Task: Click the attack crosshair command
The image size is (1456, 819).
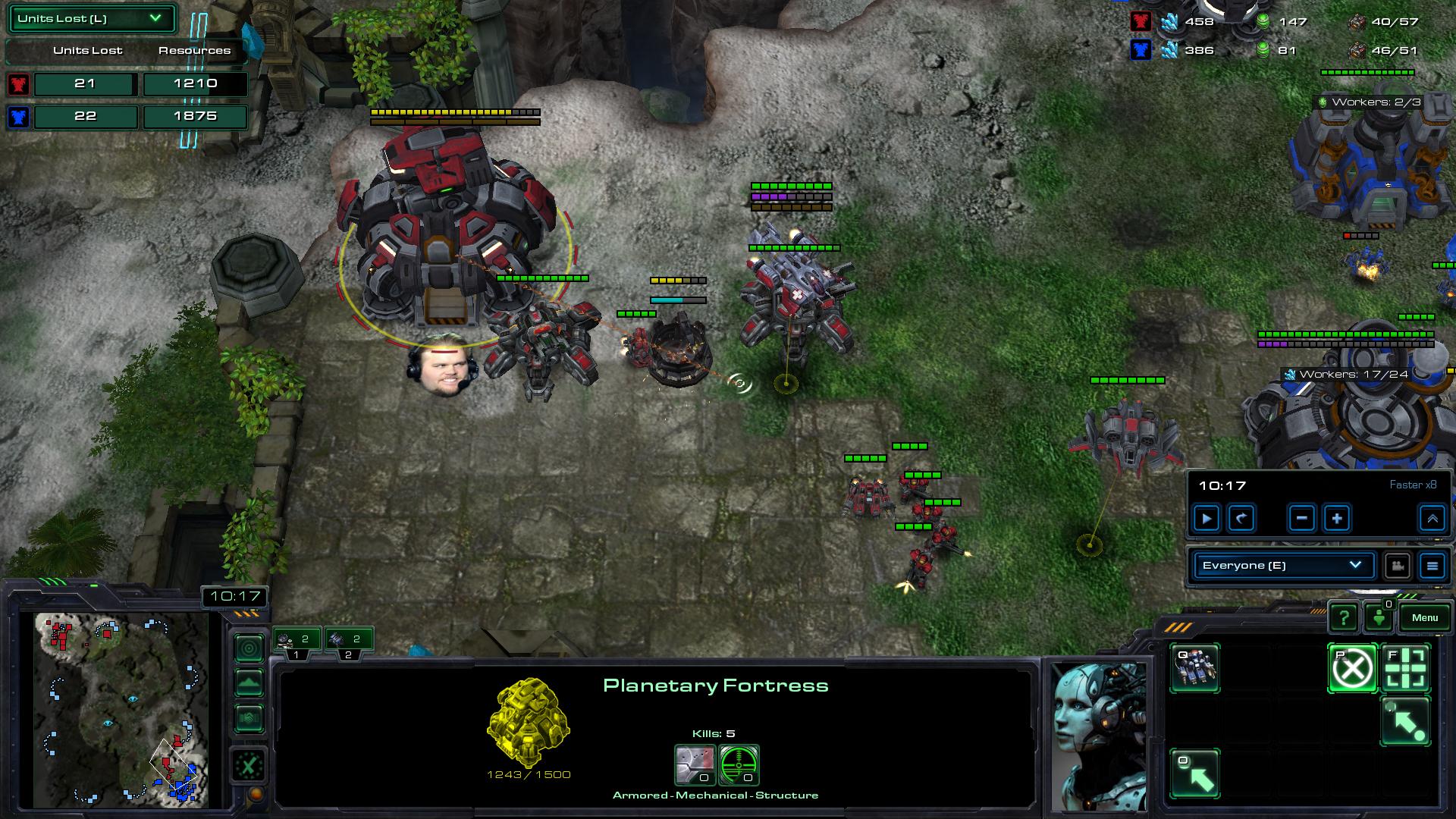Action: pyautogui.click(x=1406, y=668)
